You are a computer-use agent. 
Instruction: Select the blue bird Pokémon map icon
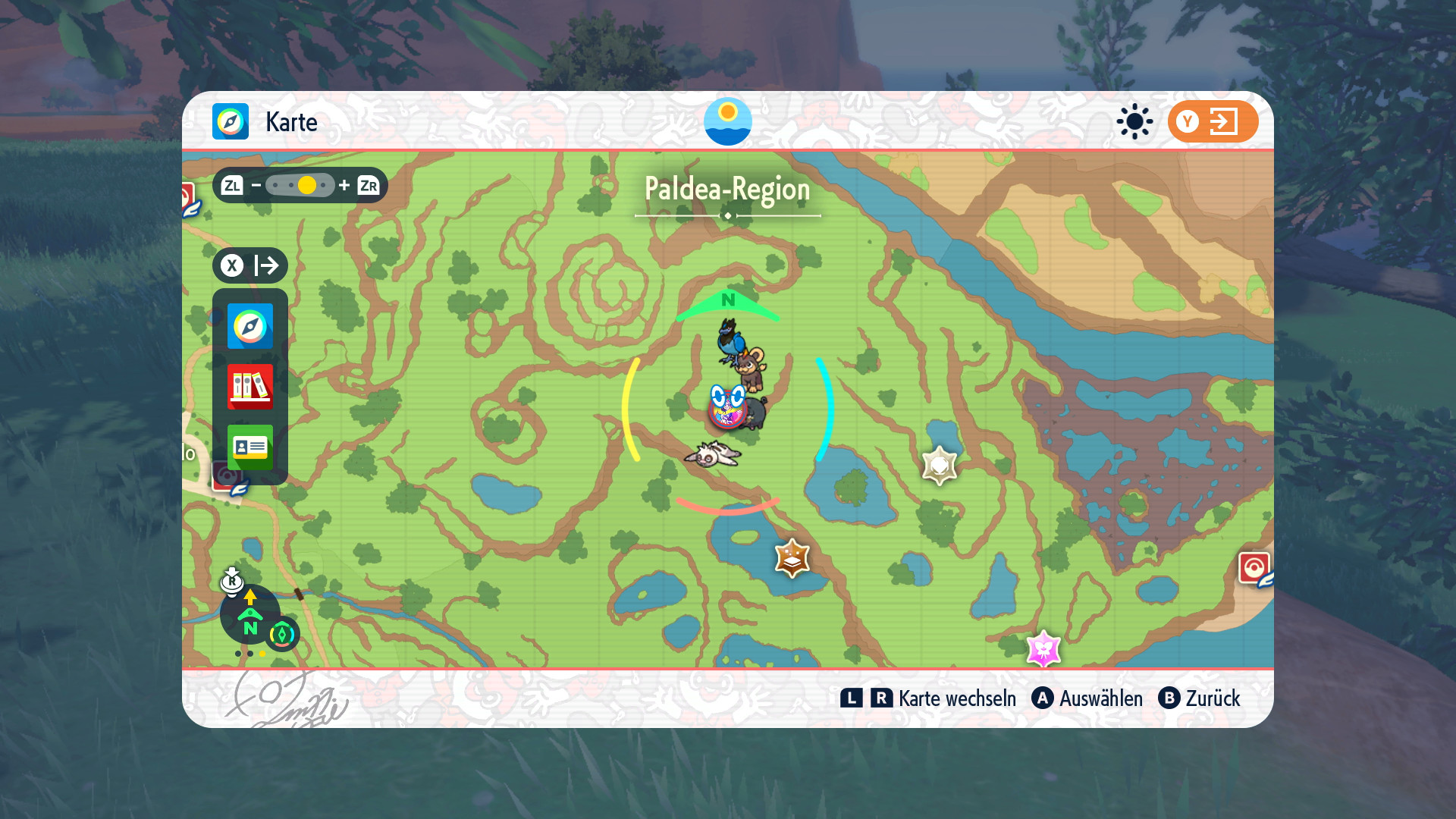point(730,339)
